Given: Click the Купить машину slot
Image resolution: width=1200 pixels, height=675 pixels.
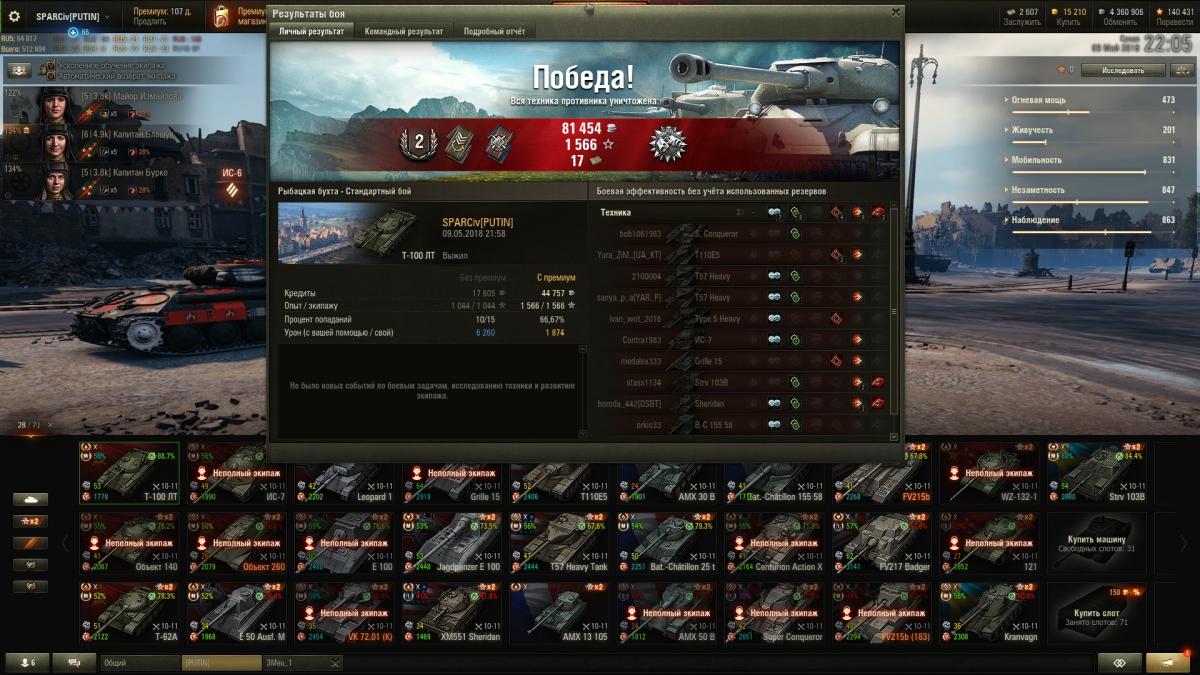Looking at the screenshot, I should 1097,542.
